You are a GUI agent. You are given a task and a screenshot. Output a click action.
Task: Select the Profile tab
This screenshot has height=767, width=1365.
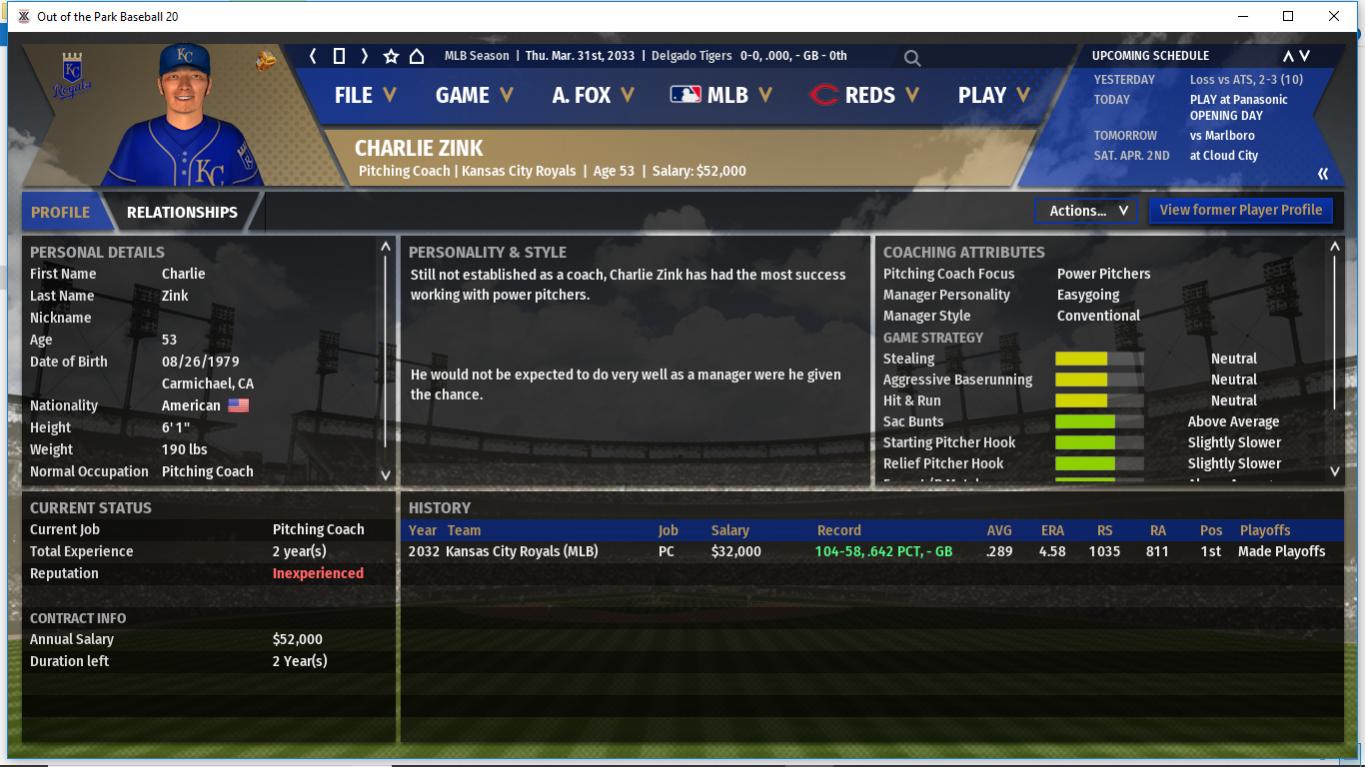click(x=60, y=212)
